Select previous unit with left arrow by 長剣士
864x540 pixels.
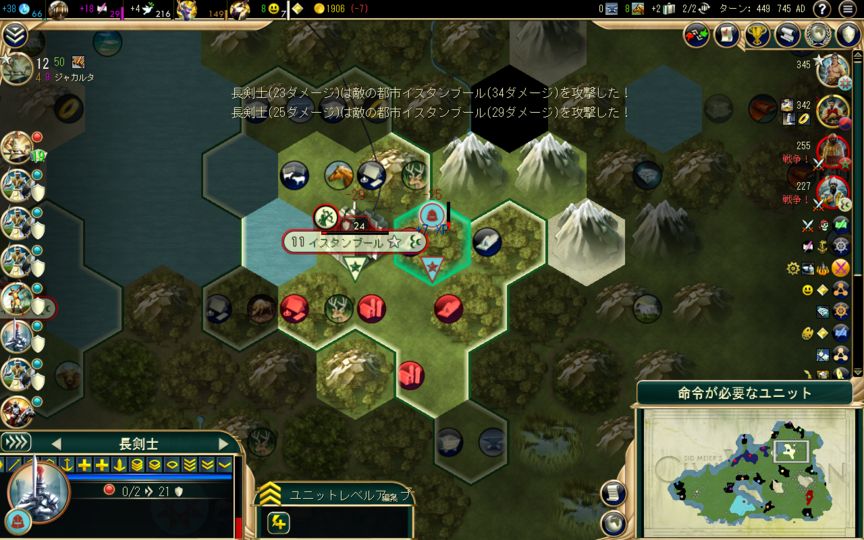click(56, 444)
